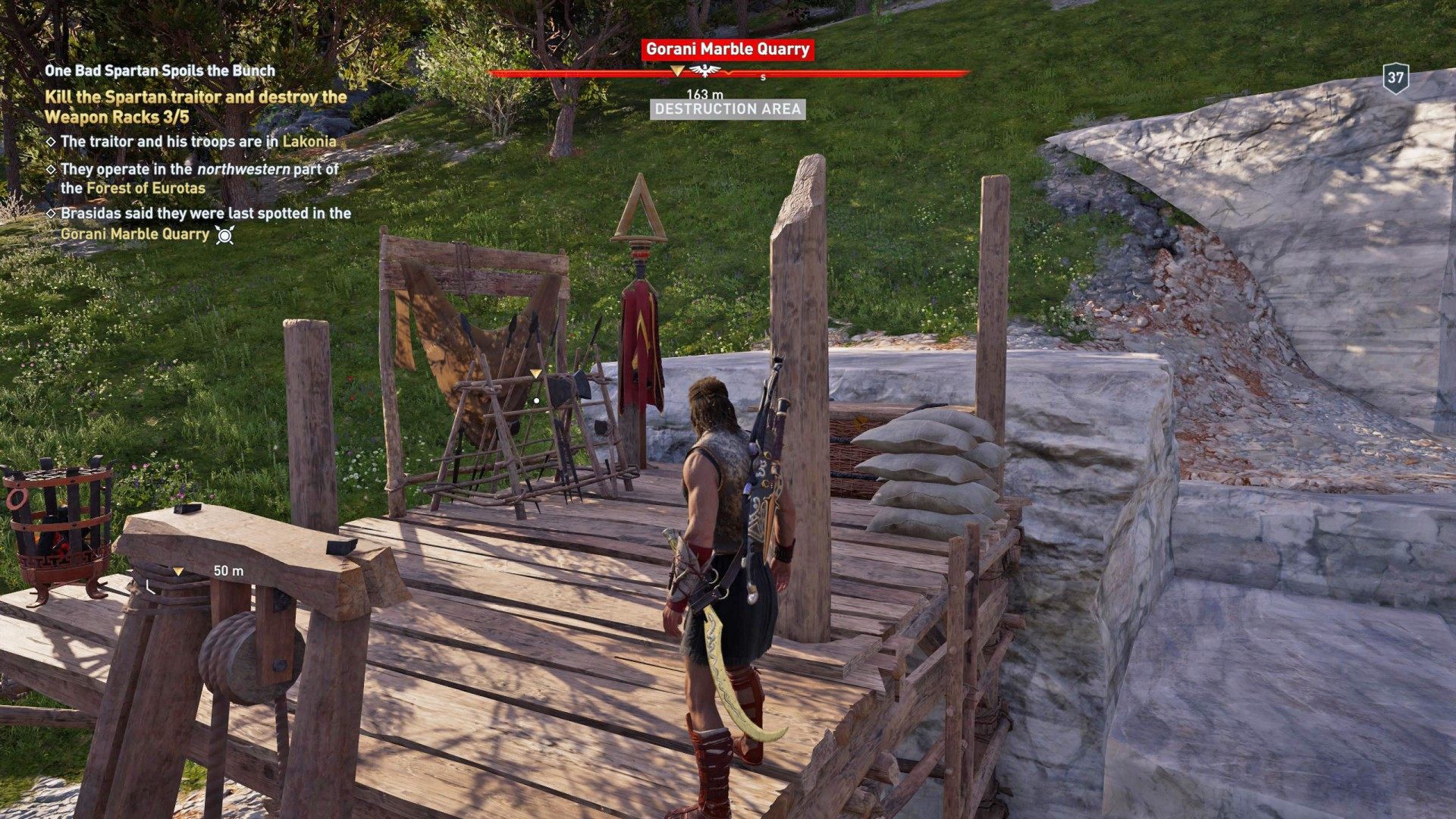1456x819 pixels.
Task: Select the small red chevron on the compass strip
Action: pyautogui.click(x=729, y=73)
